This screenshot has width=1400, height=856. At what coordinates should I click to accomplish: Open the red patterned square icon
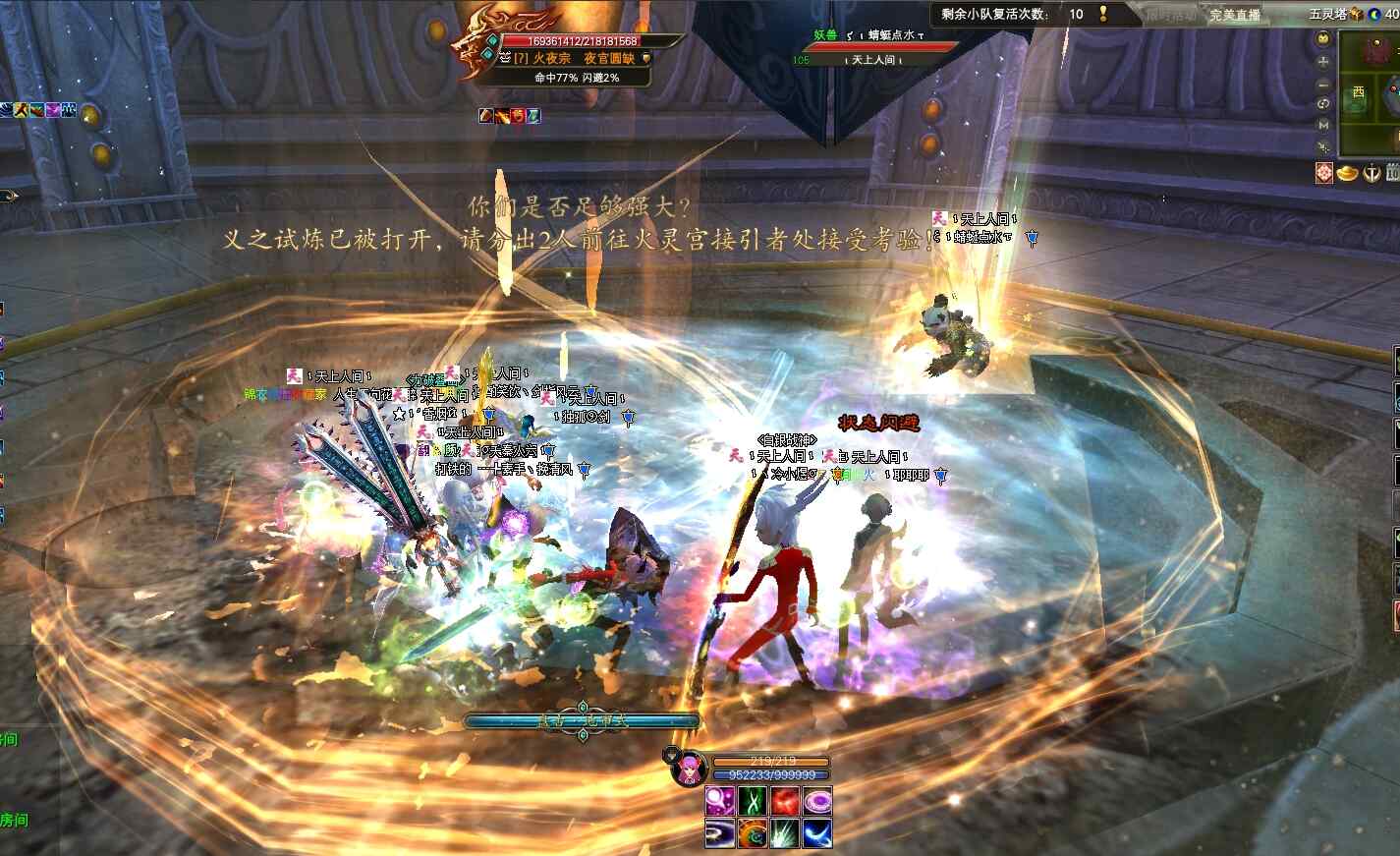tap(1325, 173)
